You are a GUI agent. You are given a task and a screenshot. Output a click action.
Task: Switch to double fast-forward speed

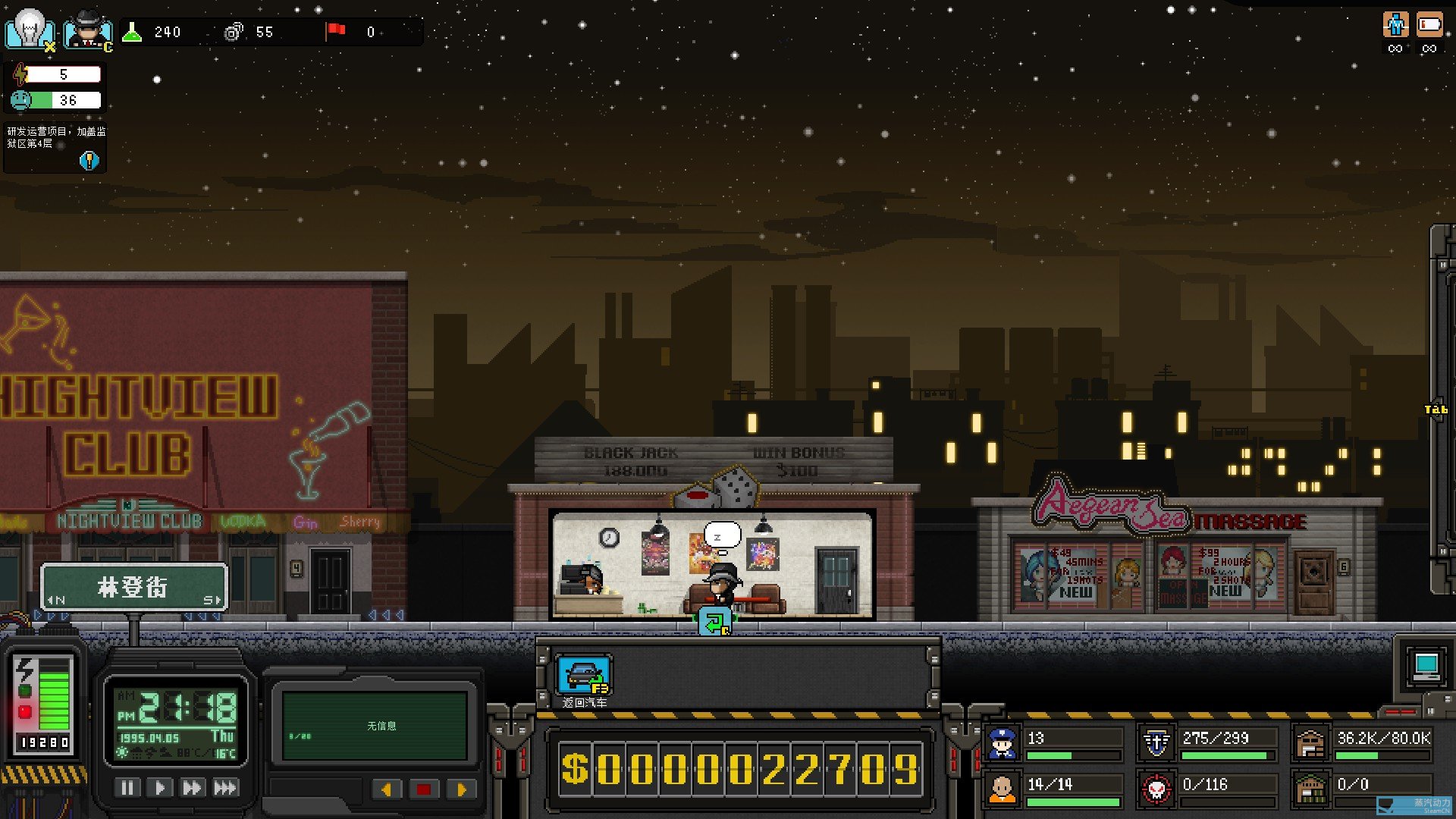(x=192, y=788)
